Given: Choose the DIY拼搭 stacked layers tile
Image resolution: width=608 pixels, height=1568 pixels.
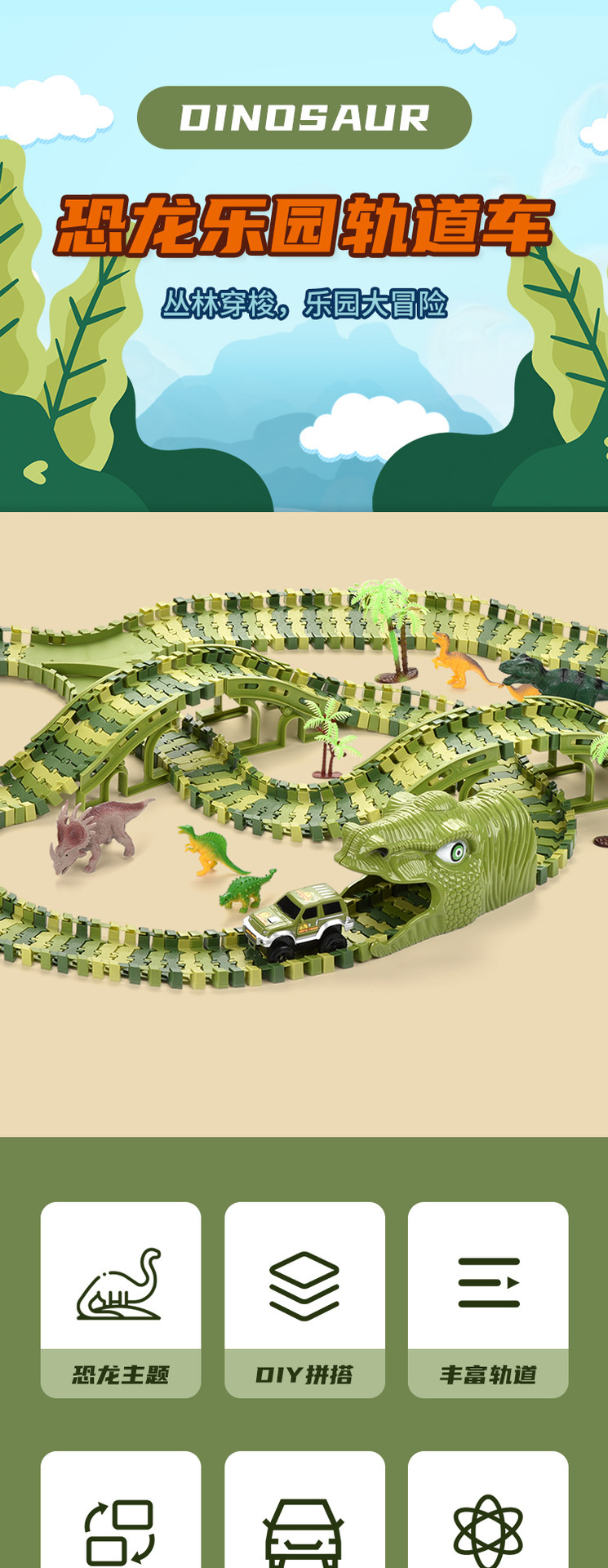Looking at the screenshot, I should (304, 1298).
